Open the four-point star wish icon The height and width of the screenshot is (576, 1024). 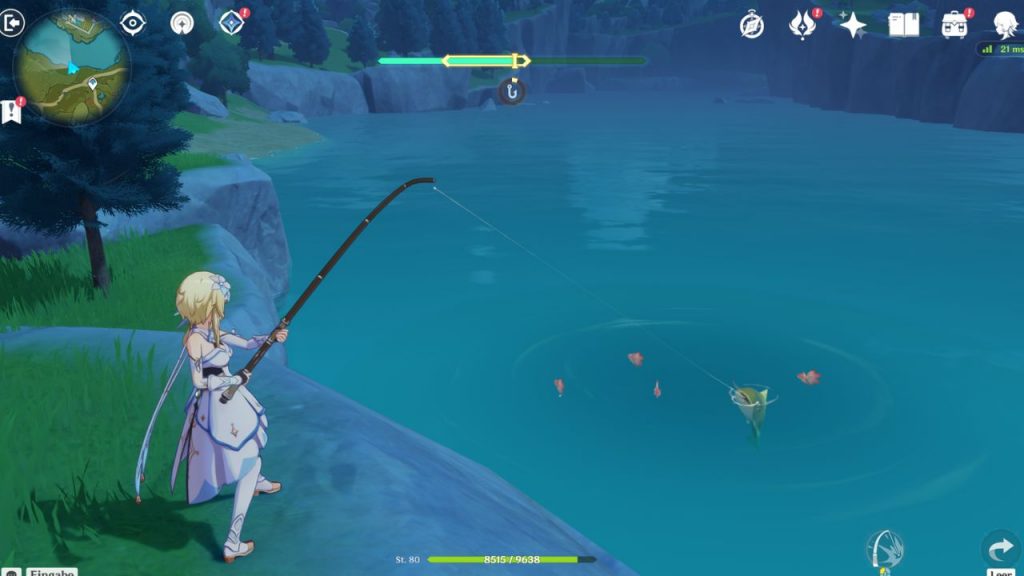[853, 25]
